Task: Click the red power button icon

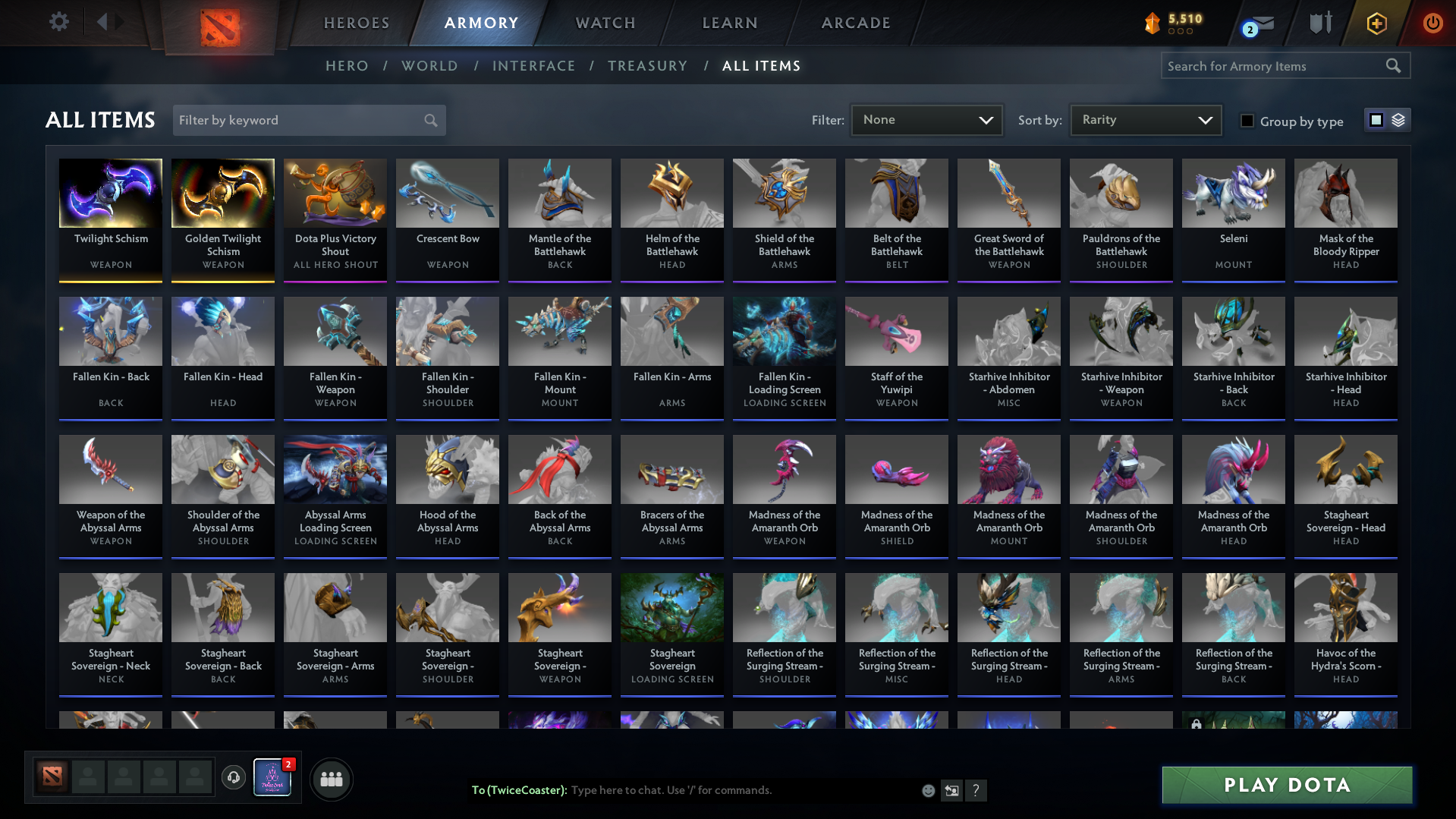Action: tap(1432, 23)
